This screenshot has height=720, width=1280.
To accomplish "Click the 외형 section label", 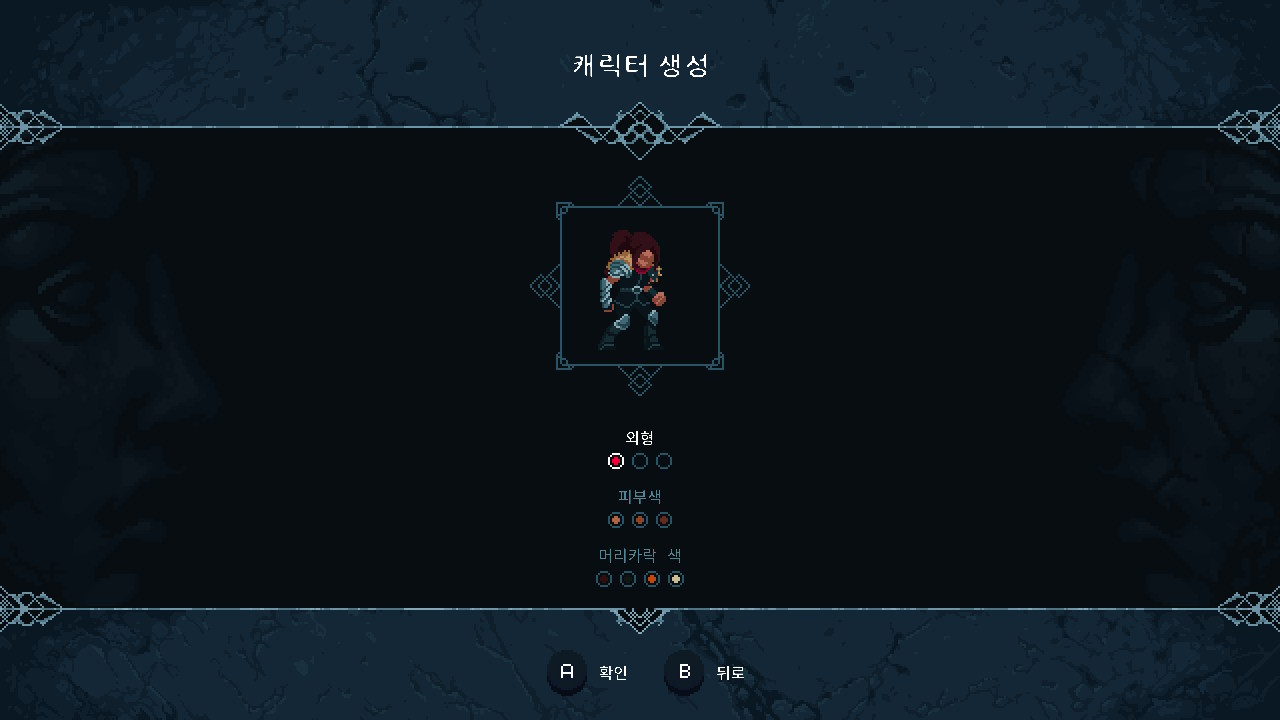I will [x=639, y=436].
